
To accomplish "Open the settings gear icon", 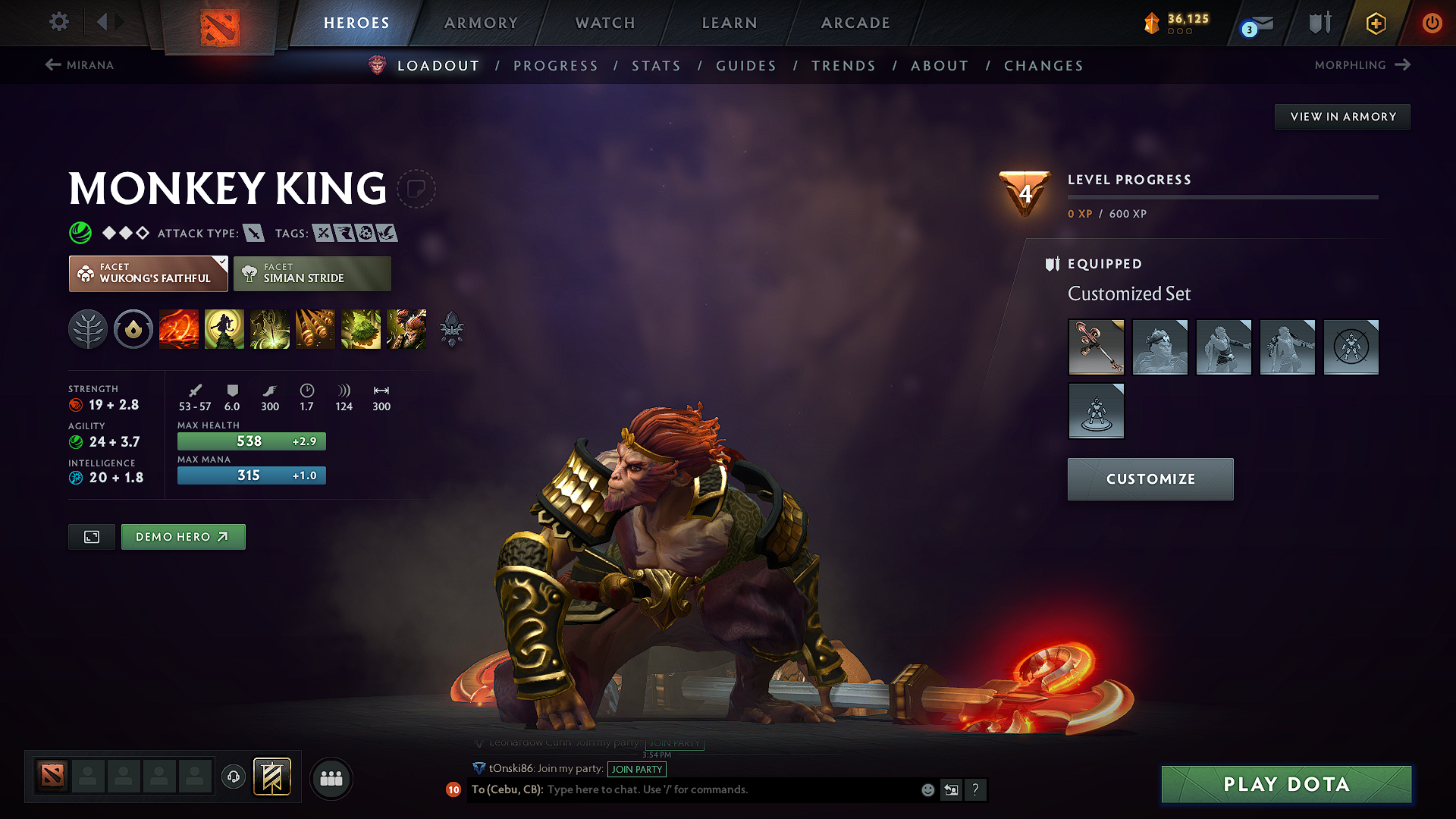I will coord(58,23).
